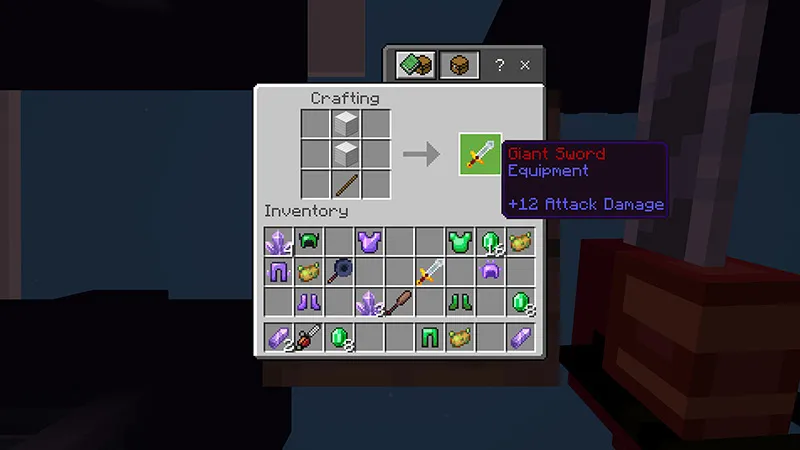Viewport: 800px width, 450px height.
Task: Pick up the sword stored in the inventory
Action: click(x=430, y=271)
